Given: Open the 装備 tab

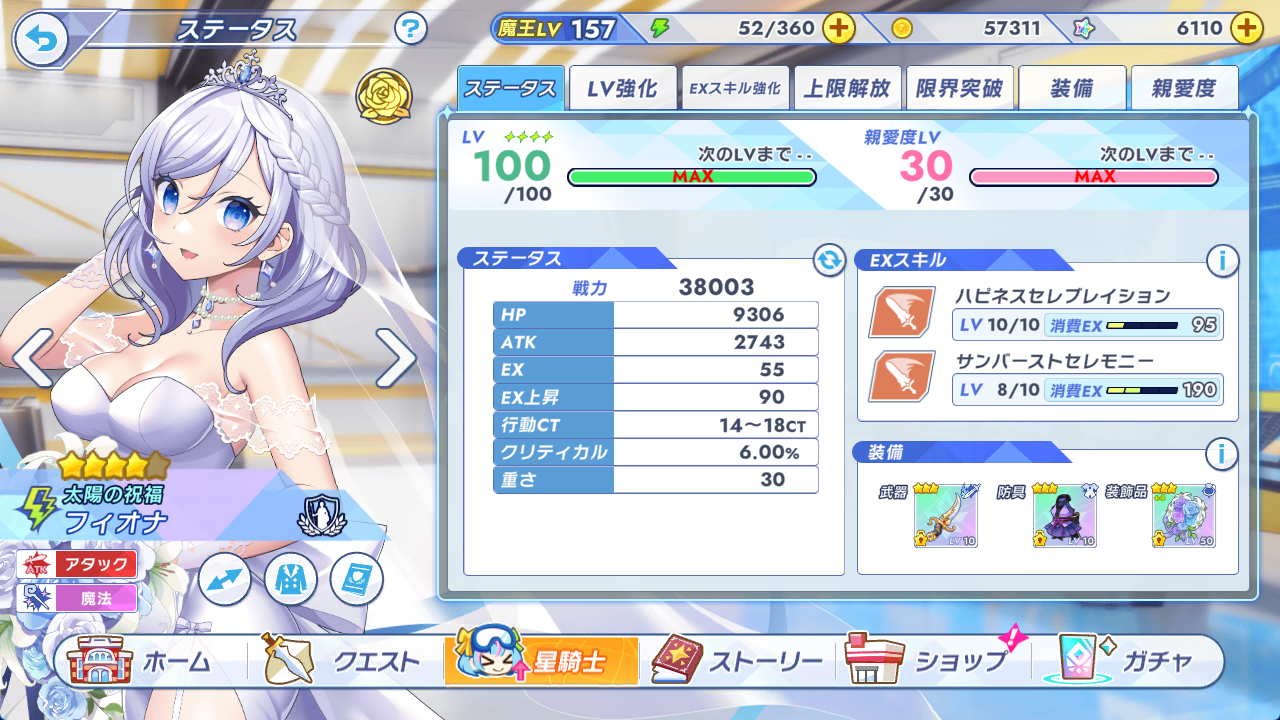Looking at the screenshot, I should 1072,89.
